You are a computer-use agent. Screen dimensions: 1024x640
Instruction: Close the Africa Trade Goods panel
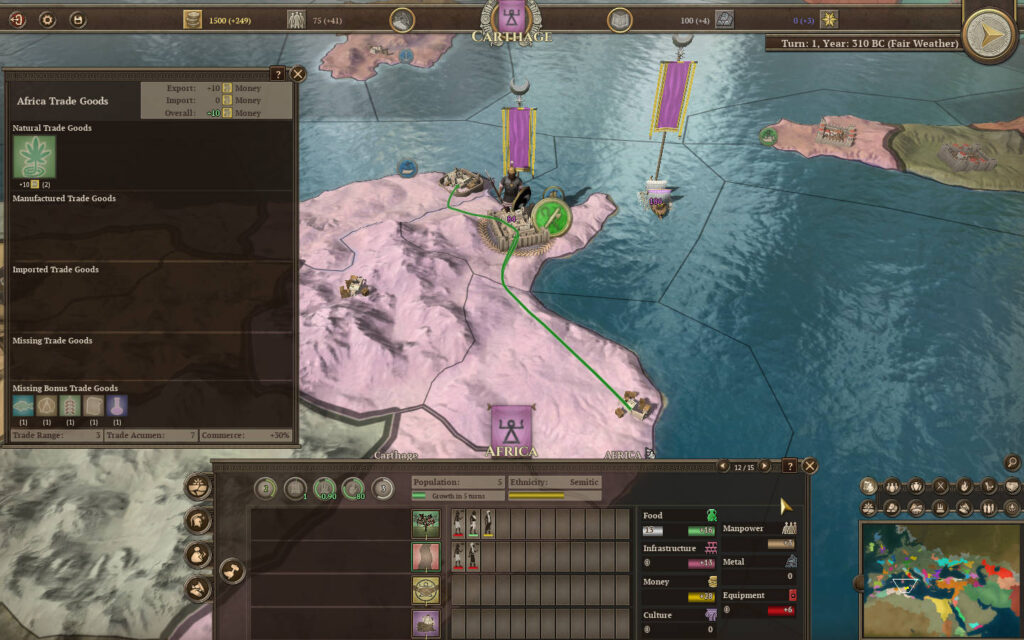(297, 74)
